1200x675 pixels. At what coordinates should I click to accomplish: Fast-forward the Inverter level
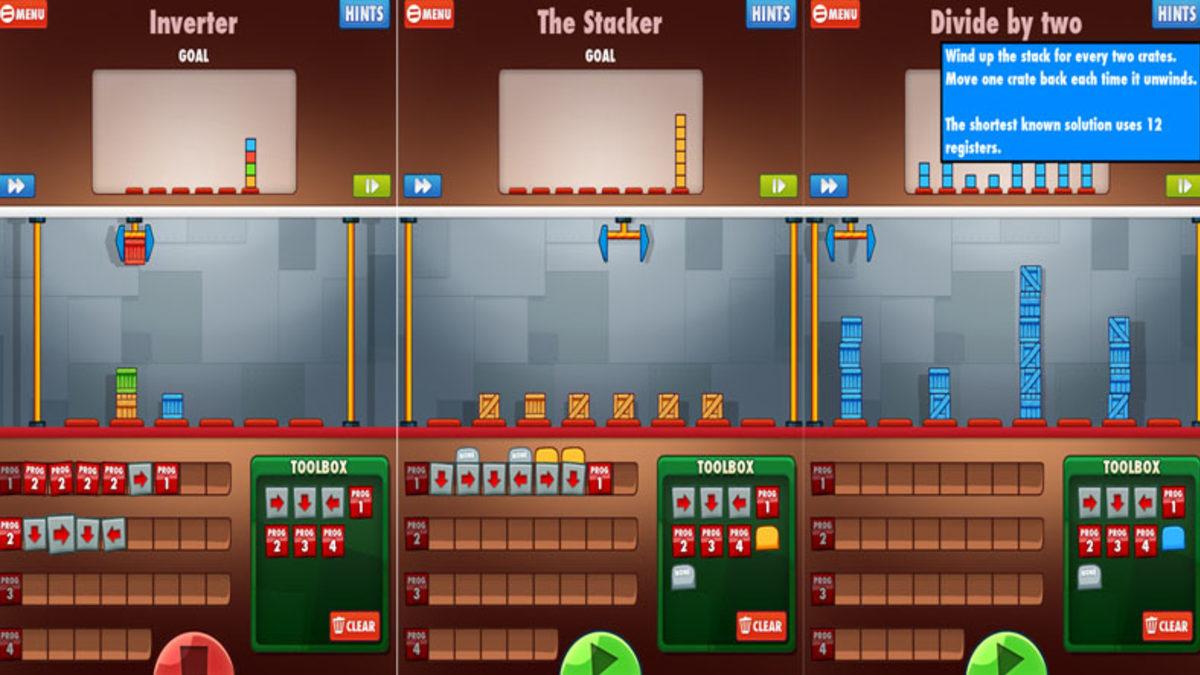(x=17, y=186)
